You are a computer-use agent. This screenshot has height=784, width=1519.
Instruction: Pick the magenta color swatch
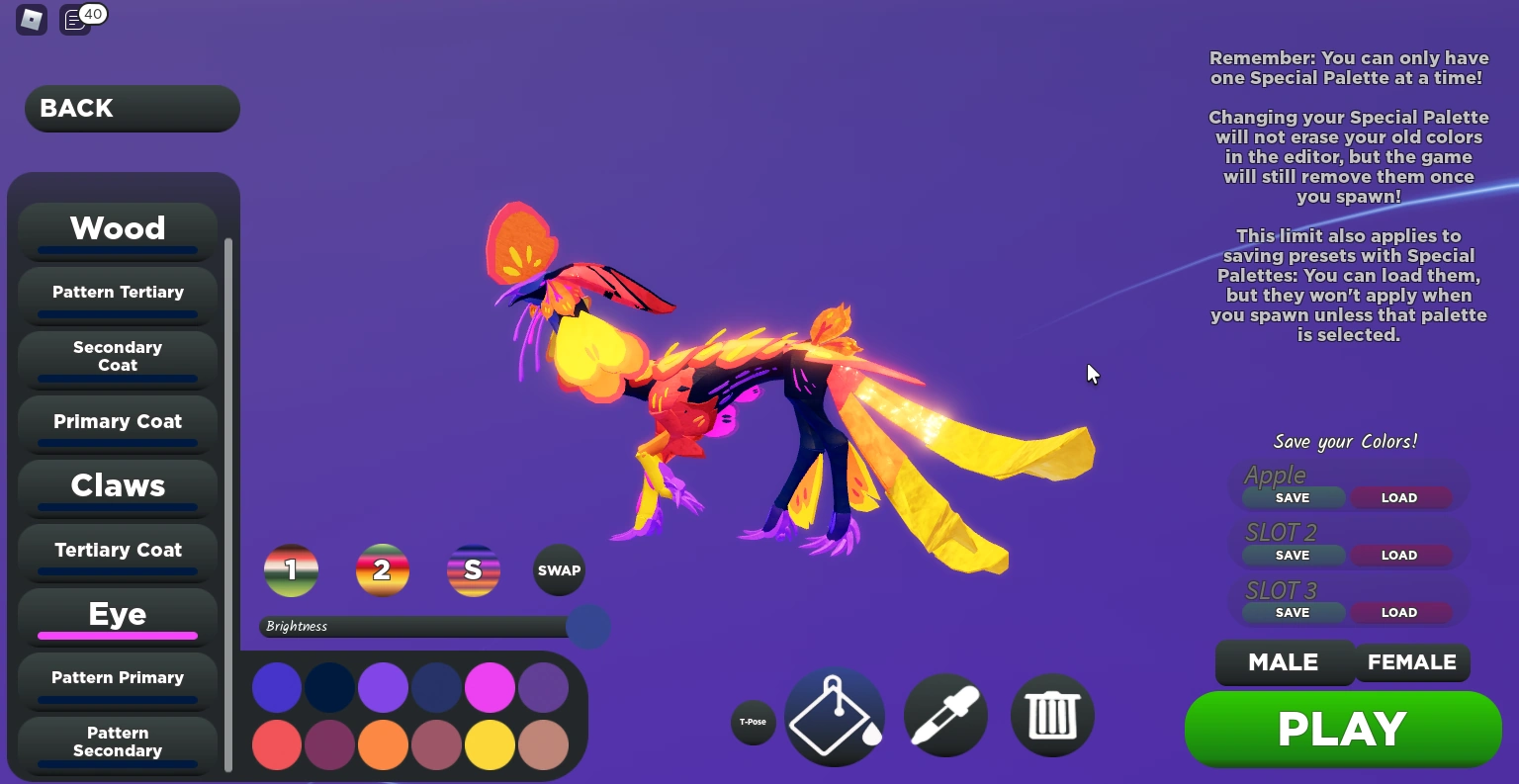(490, 686)
